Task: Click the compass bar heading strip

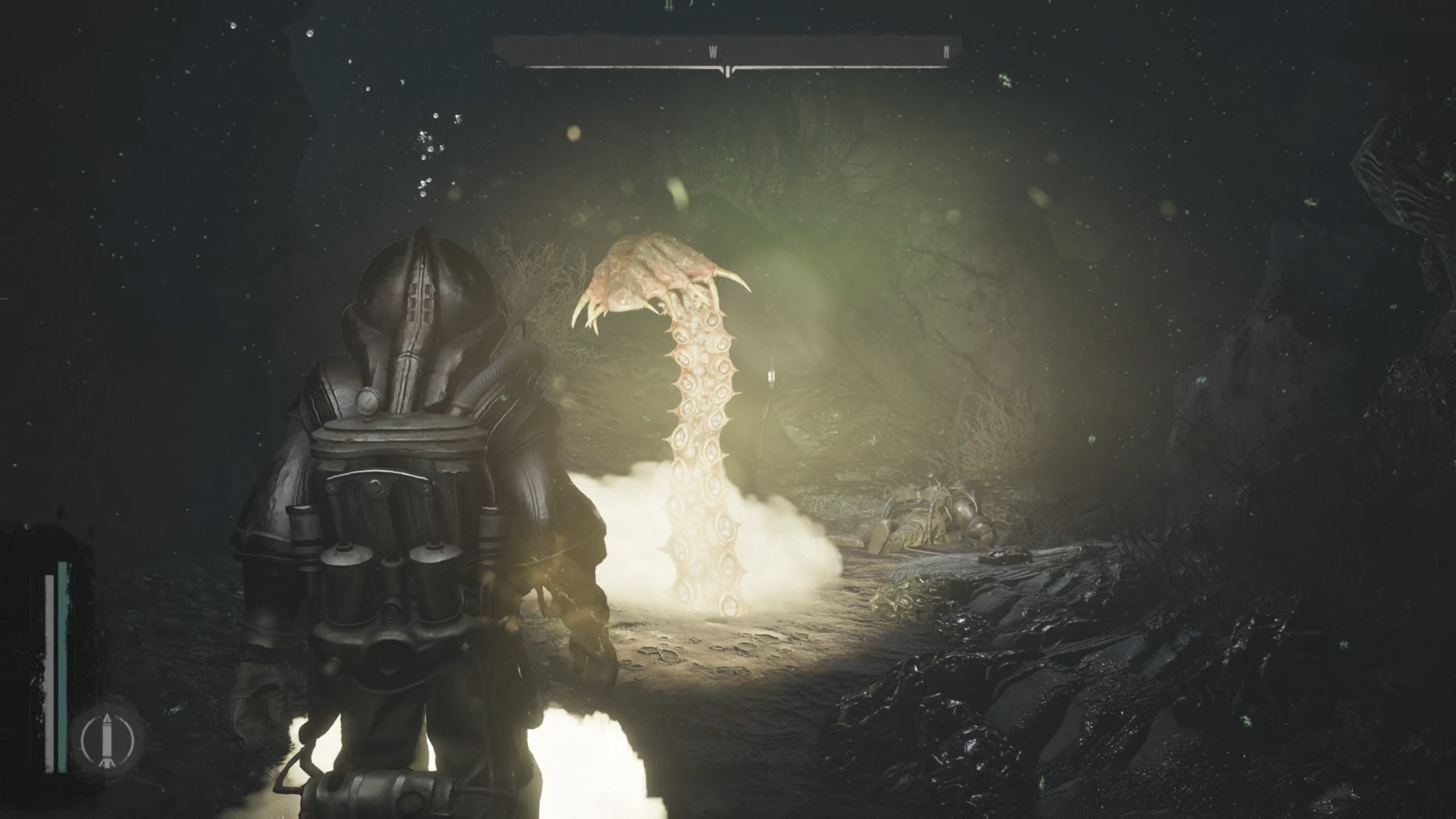Action: pyautogui.click(x=728, y=52)
